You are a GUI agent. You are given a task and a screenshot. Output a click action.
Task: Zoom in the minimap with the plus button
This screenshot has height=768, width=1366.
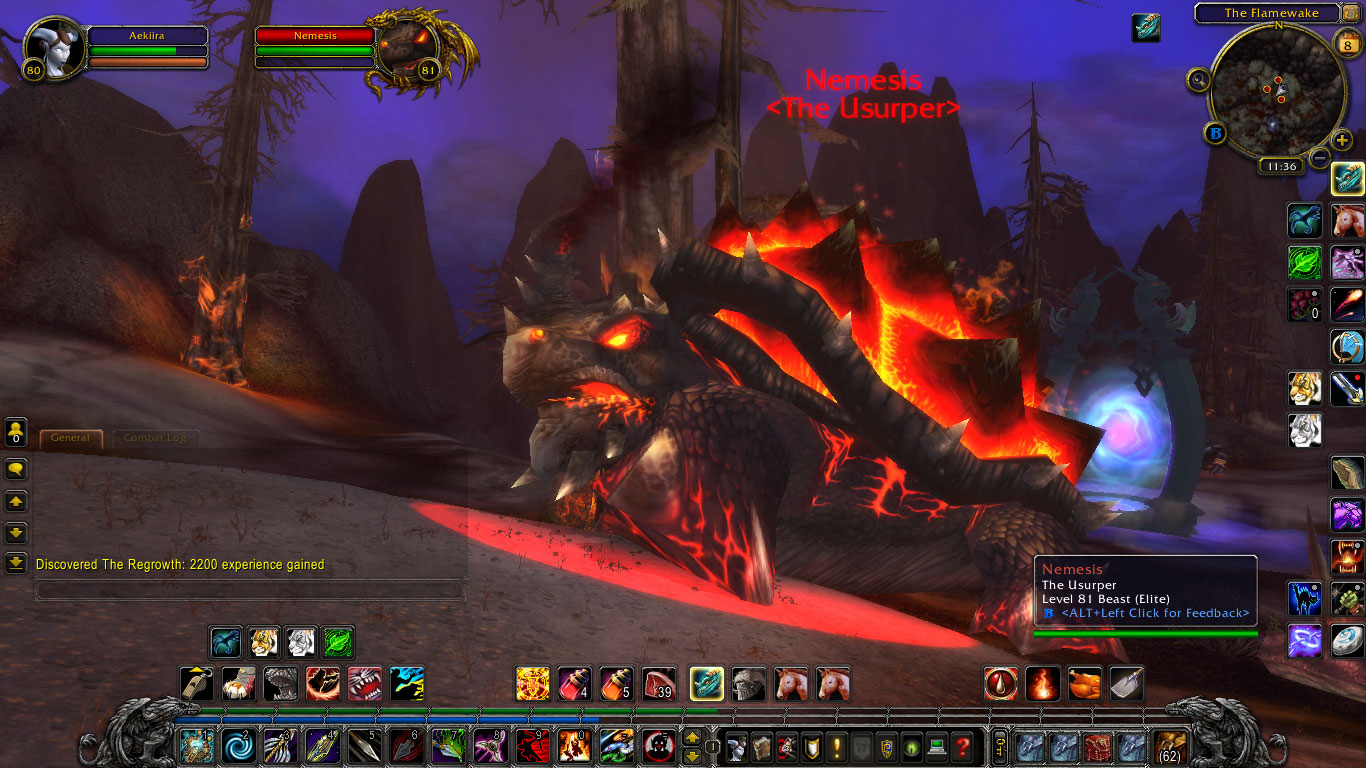pos(1341,140)
